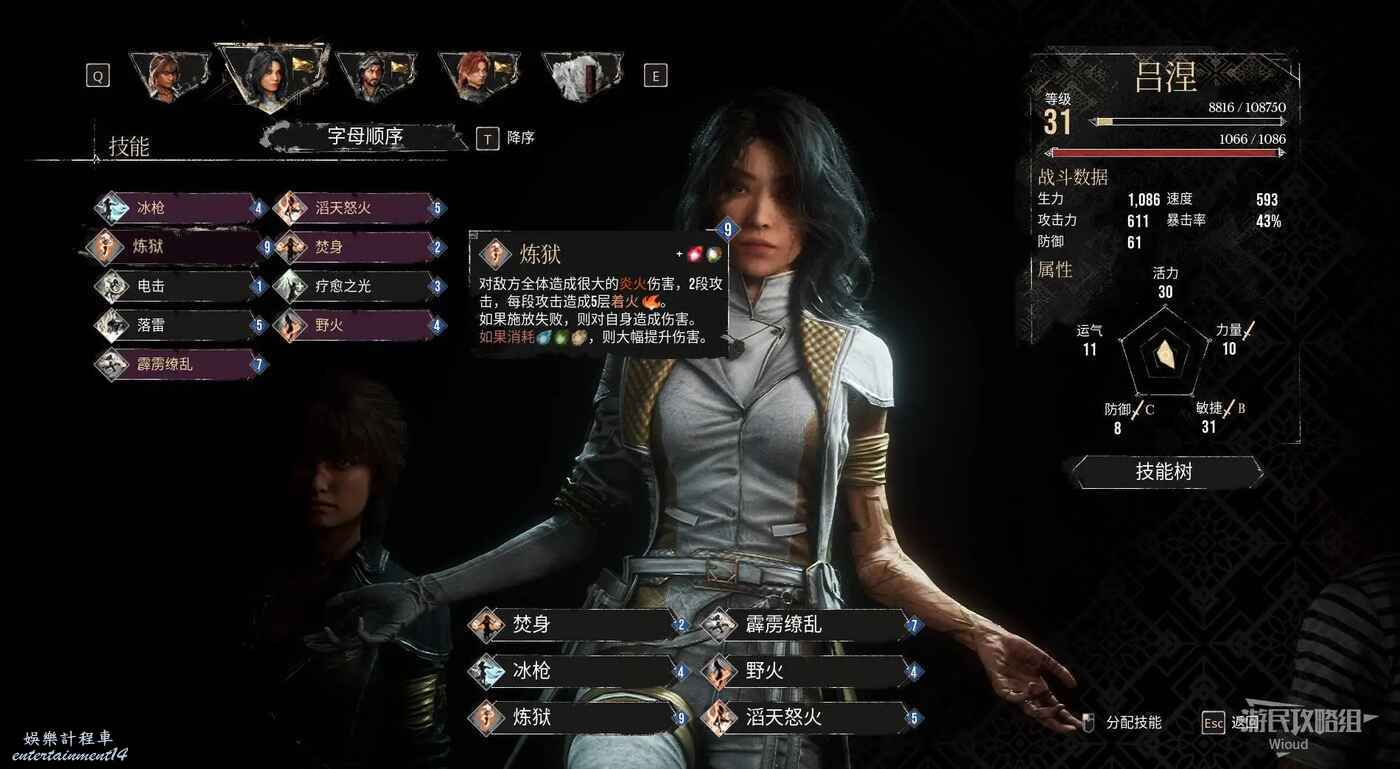The width and height of the screenshot is (1400, 769).
Task: Select 疗愈之光 healing skill in the list
Action: click(355, 286)
